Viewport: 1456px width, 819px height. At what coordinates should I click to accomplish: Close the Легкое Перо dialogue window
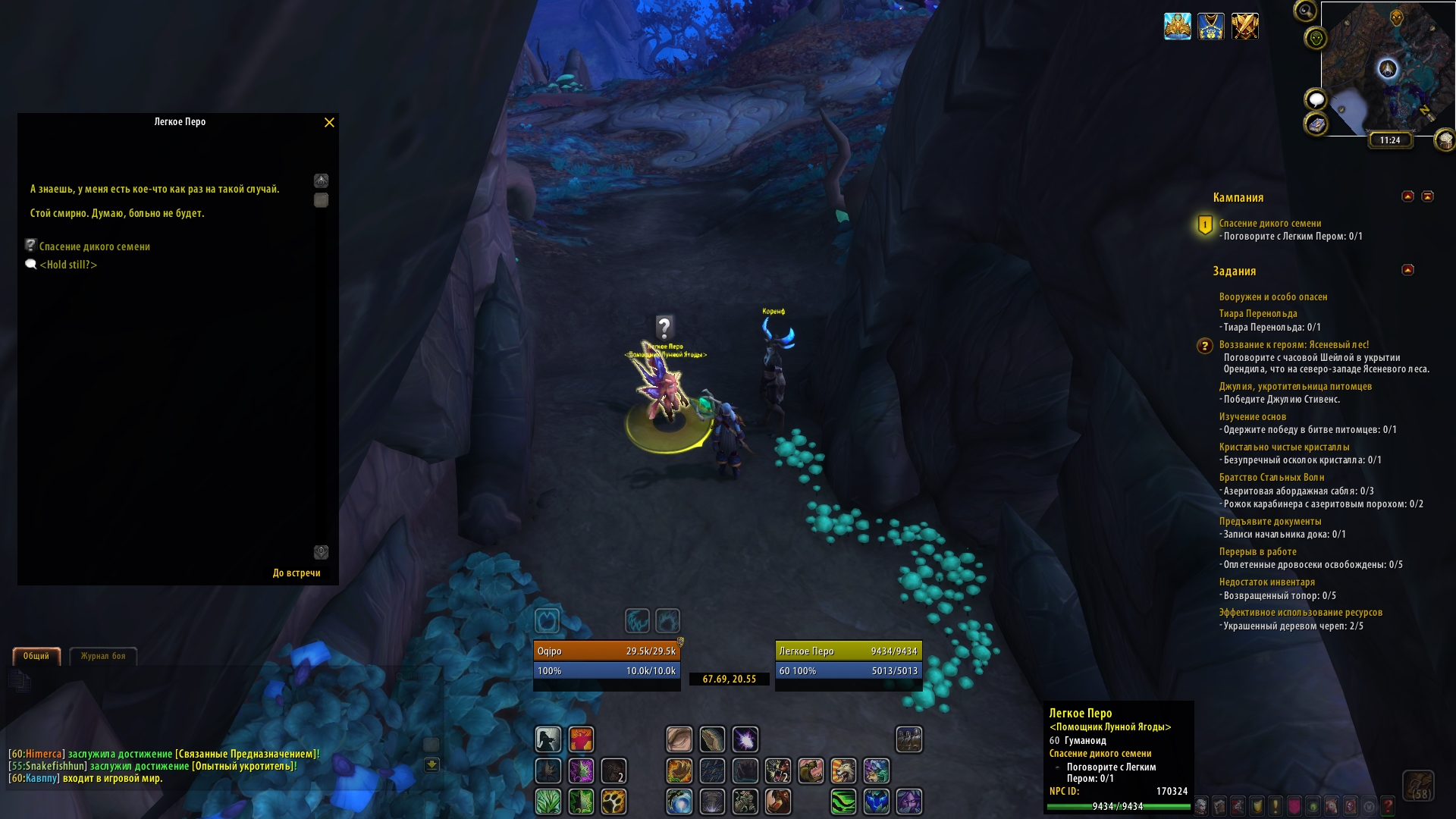pos(329,123)
